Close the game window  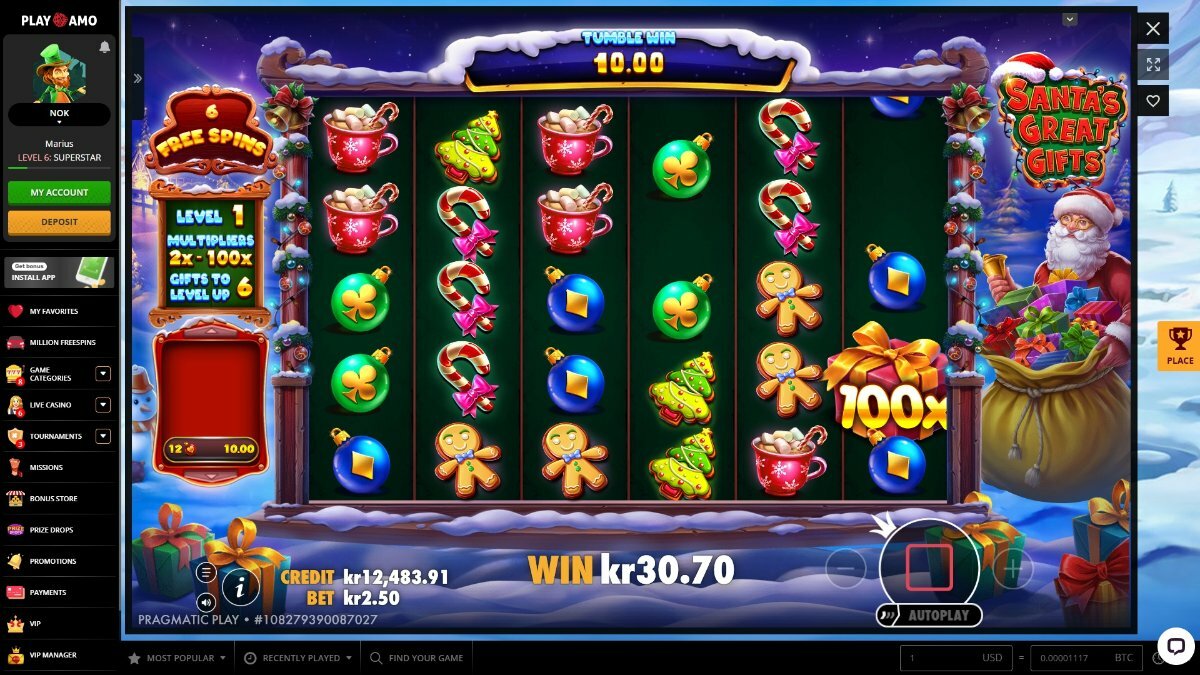click(1153, 29)
